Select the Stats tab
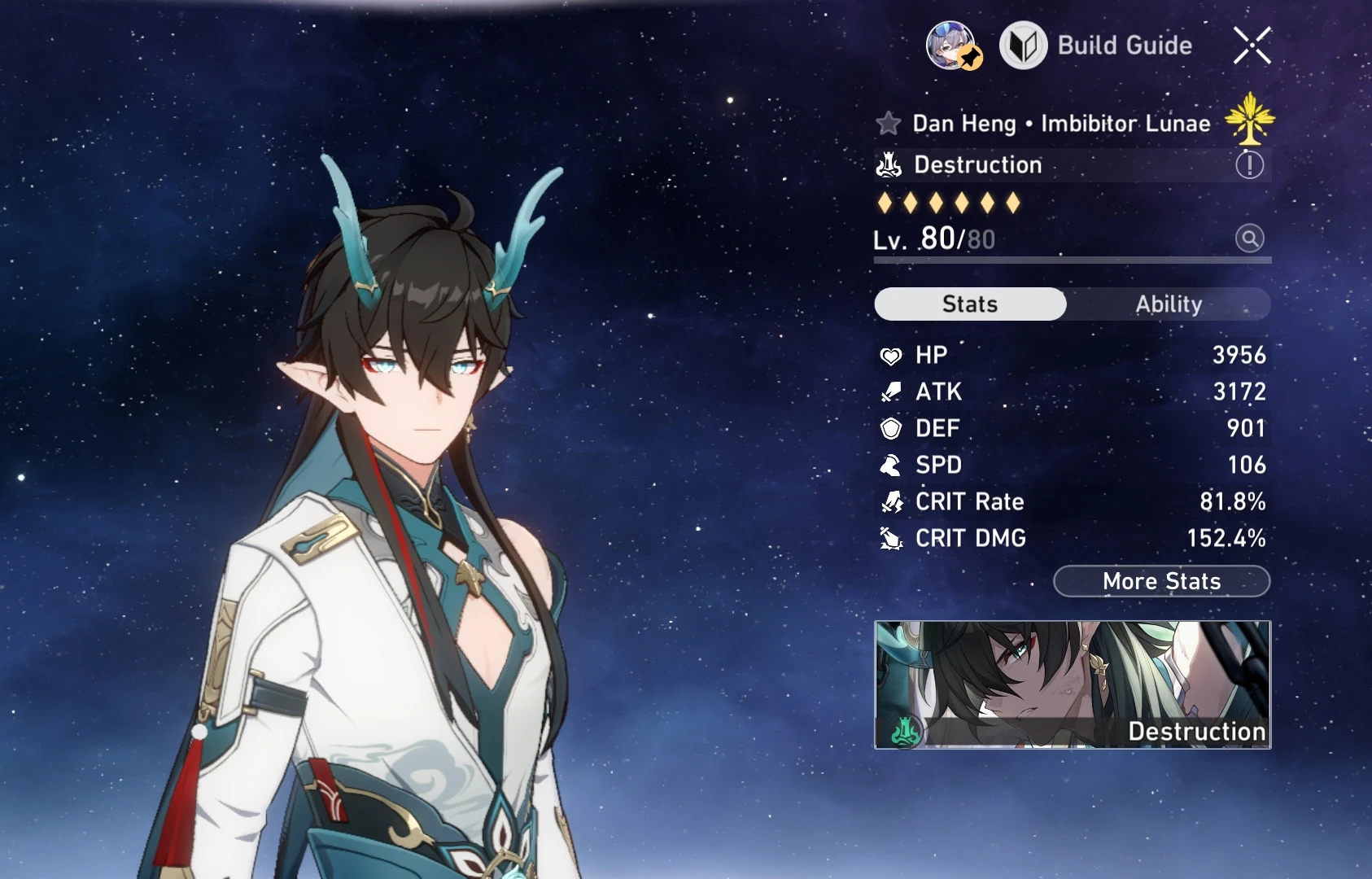This screenshot has width=1372, height=879. coord(969,304)
